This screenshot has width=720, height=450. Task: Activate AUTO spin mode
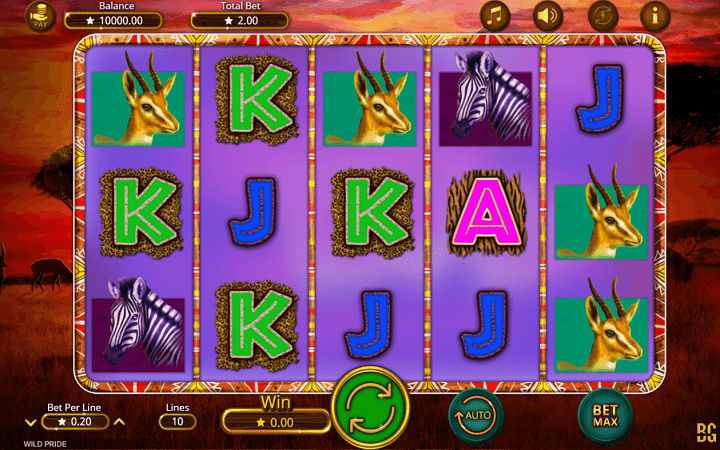[x=476, y=411]
